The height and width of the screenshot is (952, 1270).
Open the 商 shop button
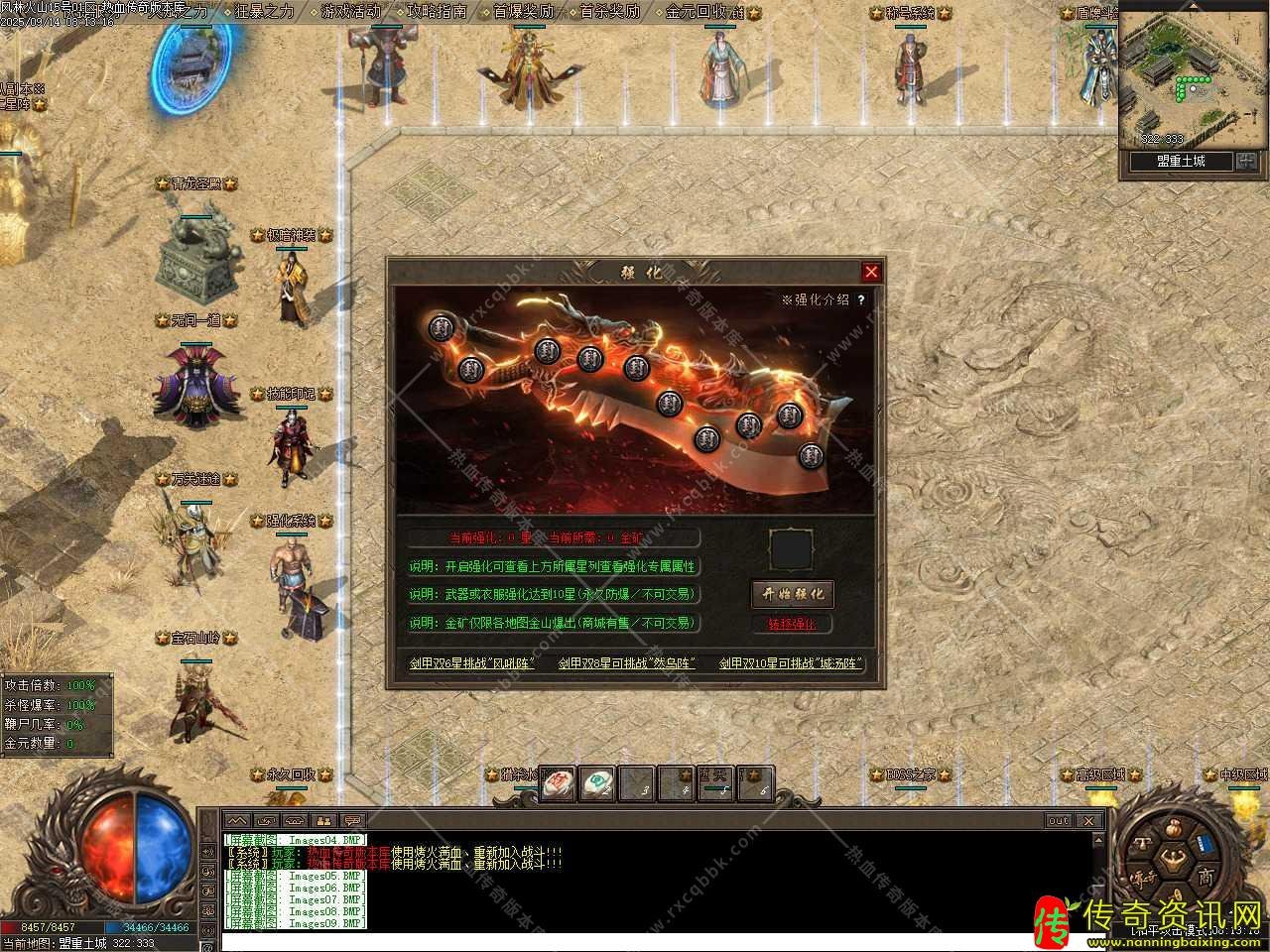(1205, 877)
